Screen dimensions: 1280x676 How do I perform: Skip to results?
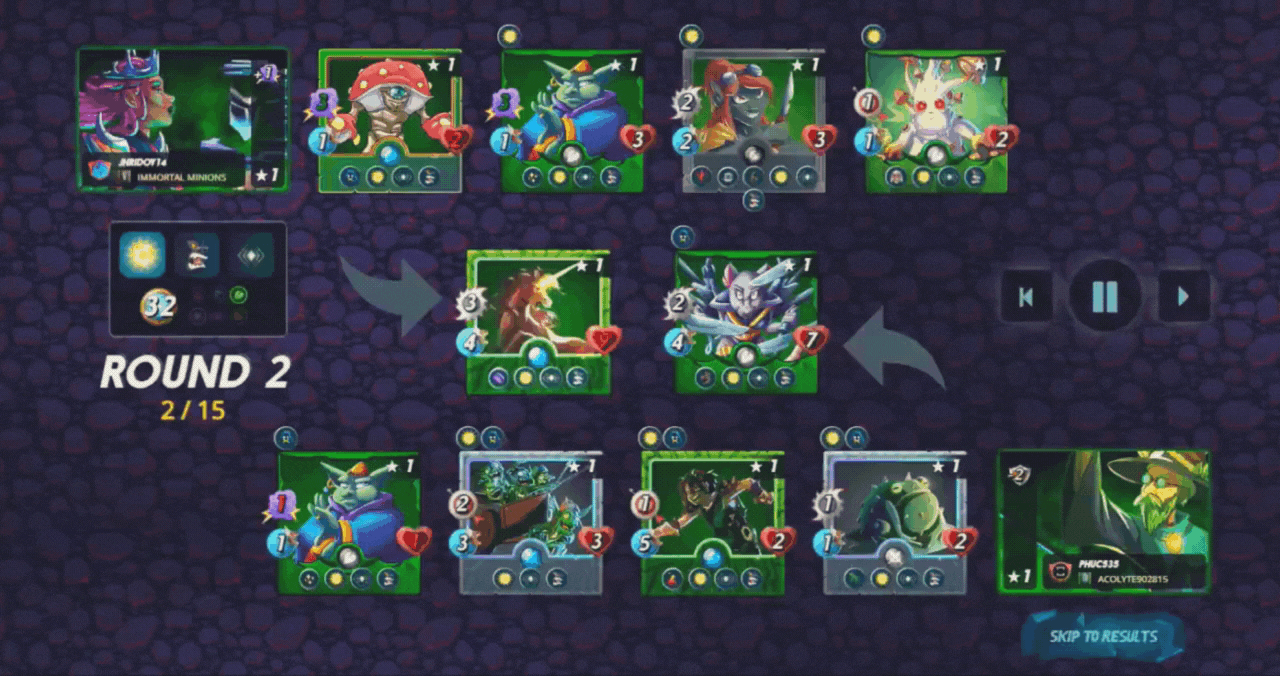point(1103,636)
